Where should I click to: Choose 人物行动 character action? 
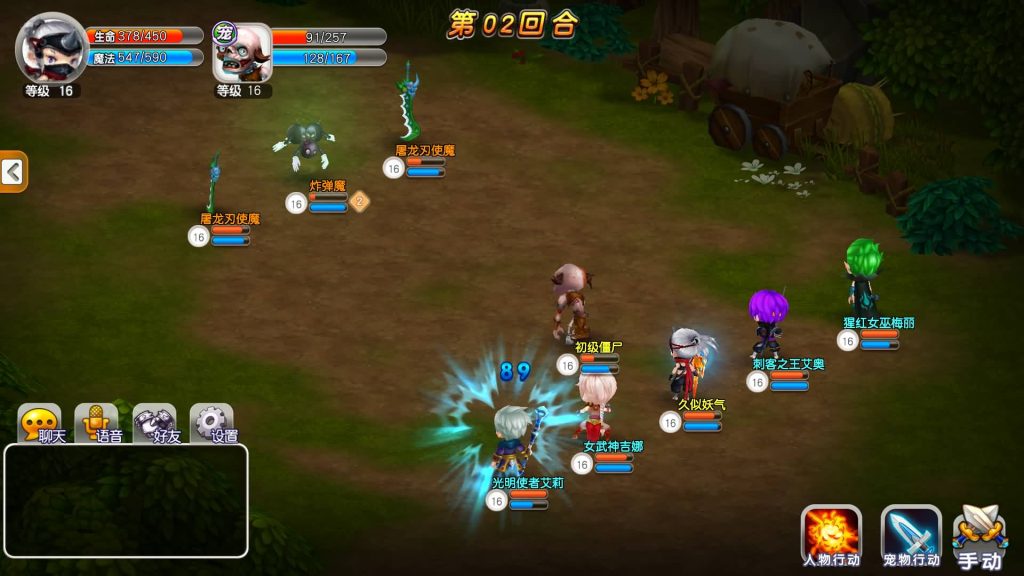(x=831, y=535)
